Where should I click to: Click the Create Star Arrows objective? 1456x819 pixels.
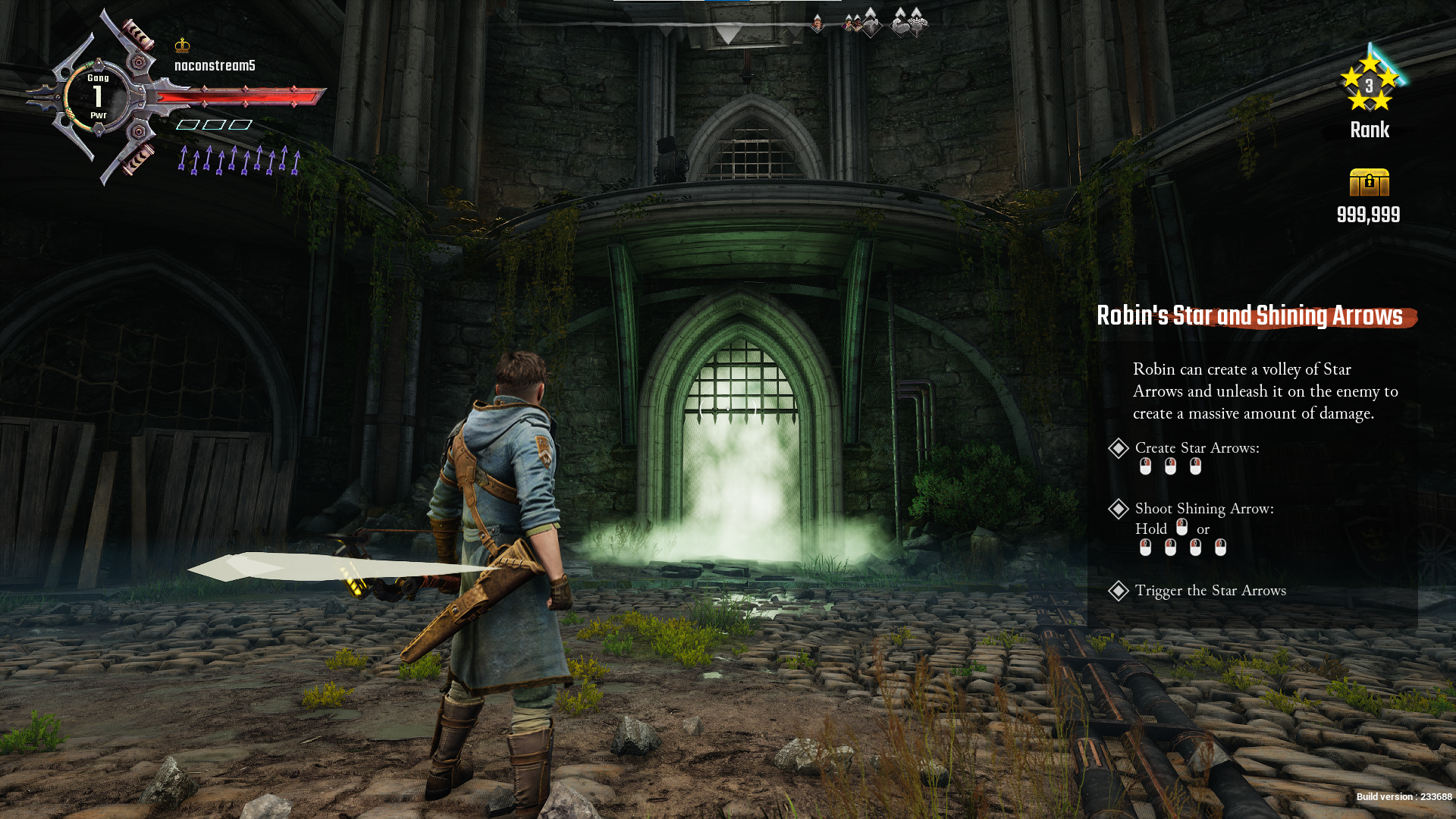(x=1197, y=448)
